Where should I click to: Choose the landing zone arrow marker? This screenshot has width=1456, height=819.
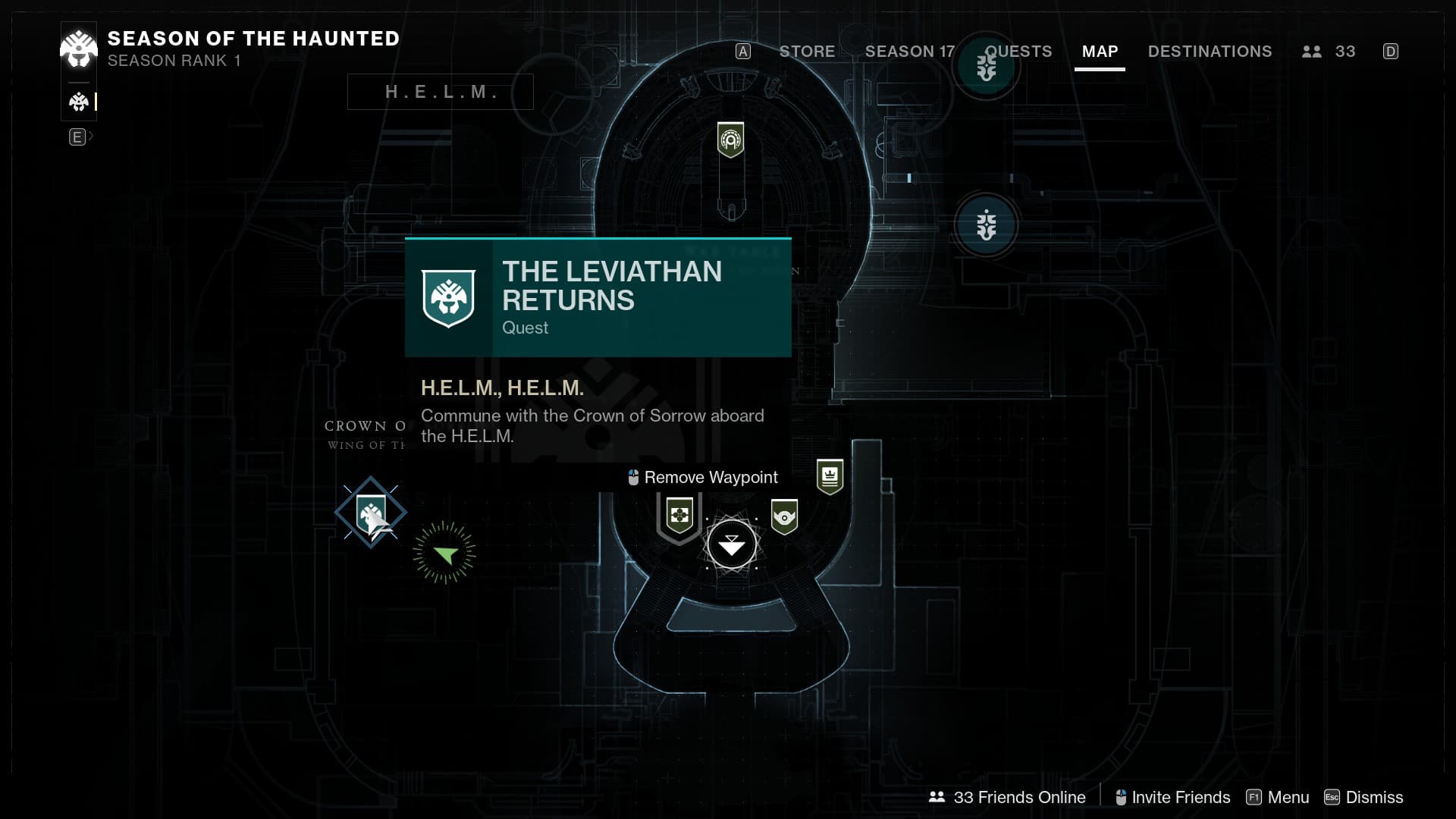click(732, 544)
